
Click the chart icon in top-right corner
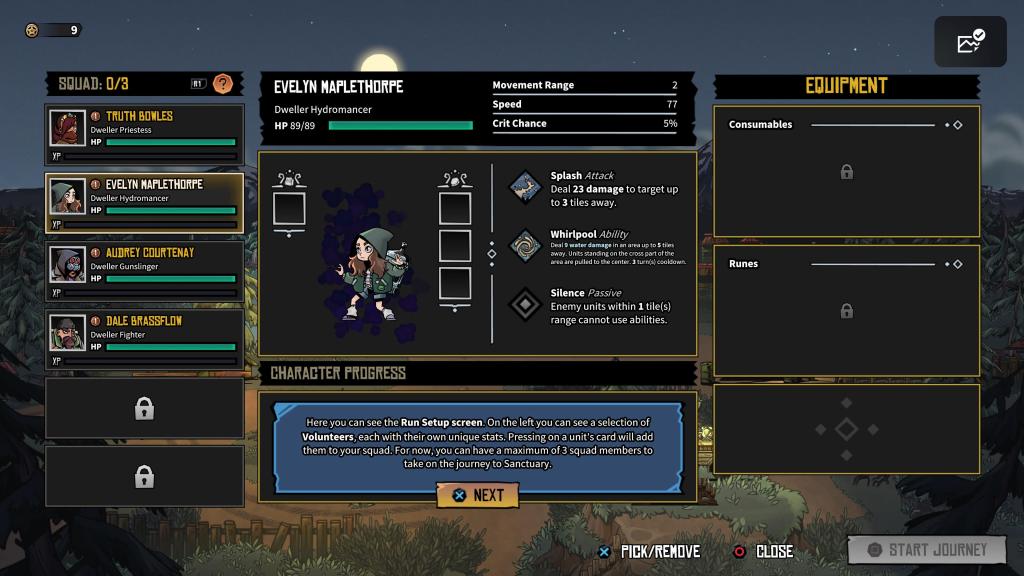coord(970,42)
